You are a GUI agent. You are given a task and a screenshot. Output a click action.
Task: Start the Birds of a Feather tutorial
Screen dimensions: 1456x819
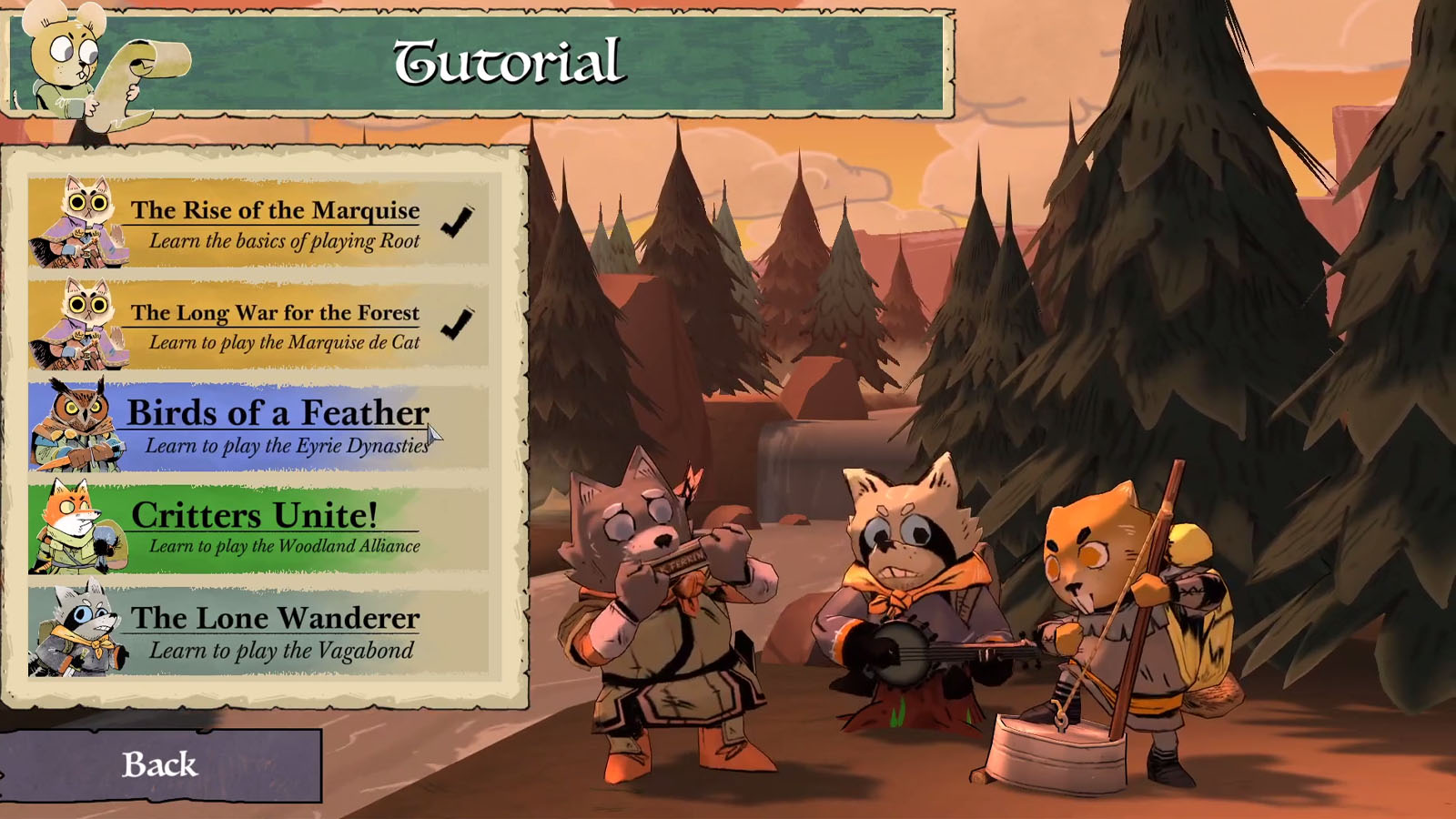259,428
